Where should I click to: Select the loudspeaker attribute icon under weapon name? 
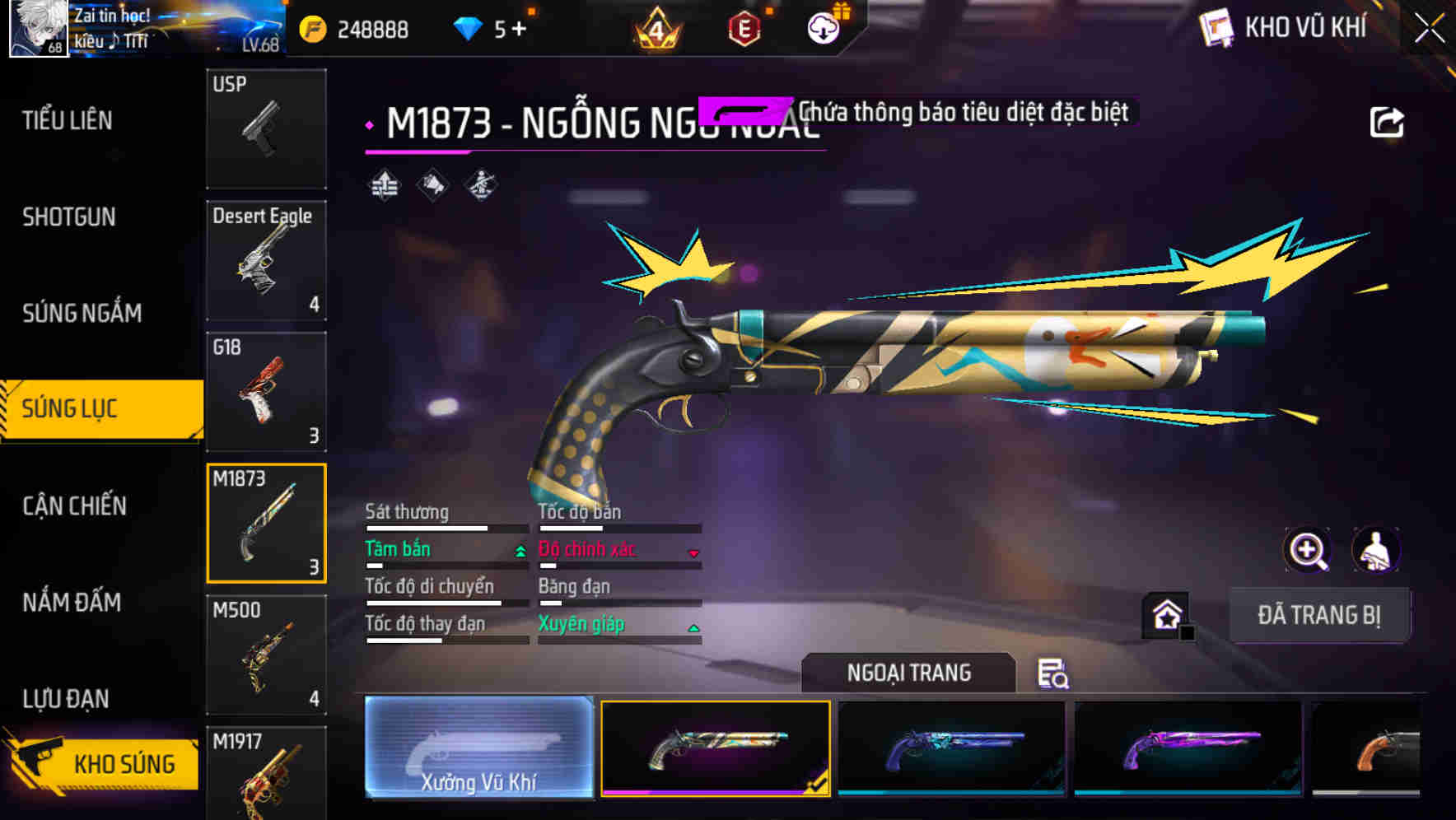(x=432, y=187)
